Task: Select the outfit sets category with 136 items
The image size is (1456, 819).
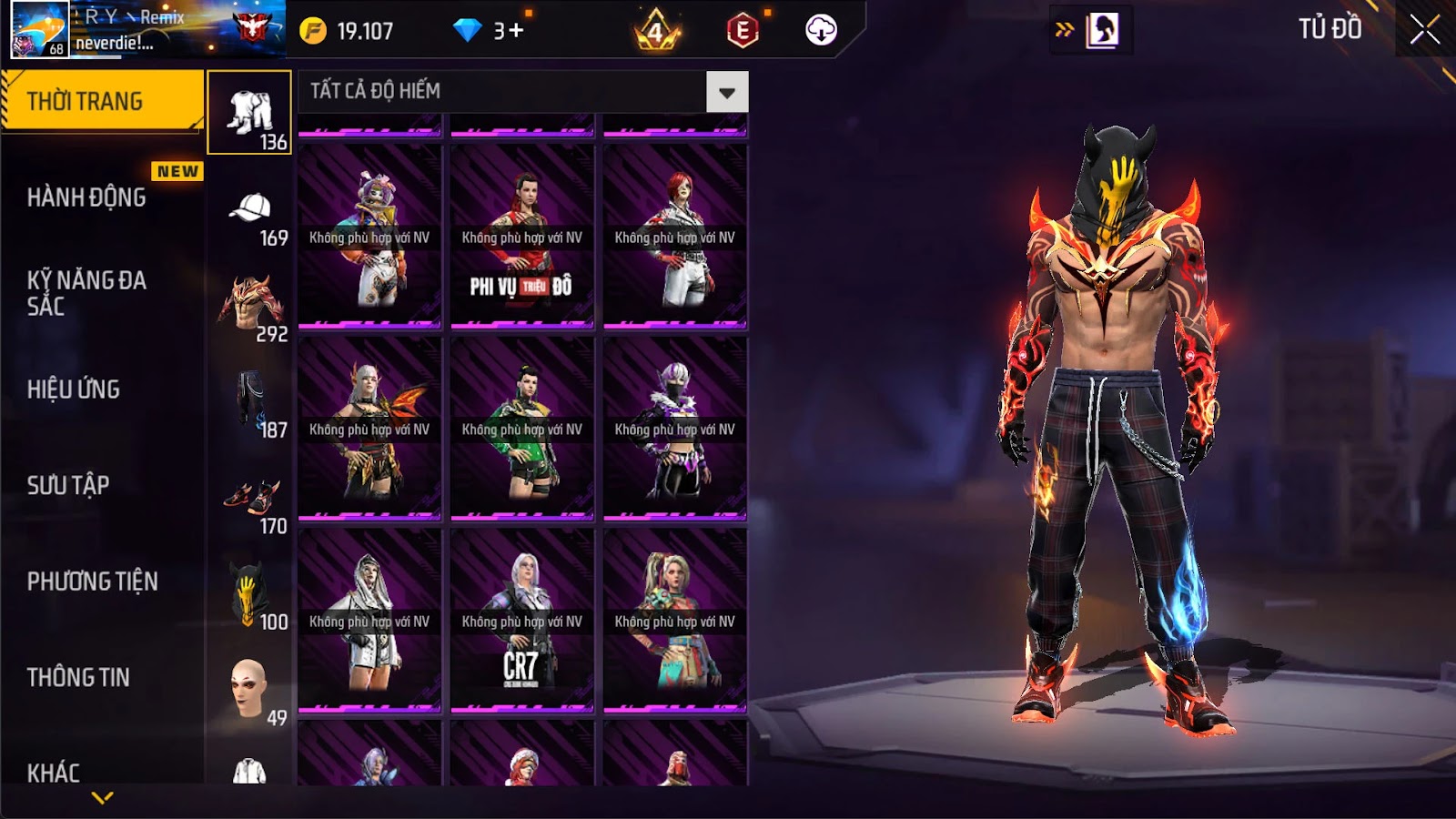Action: point(249,113)
